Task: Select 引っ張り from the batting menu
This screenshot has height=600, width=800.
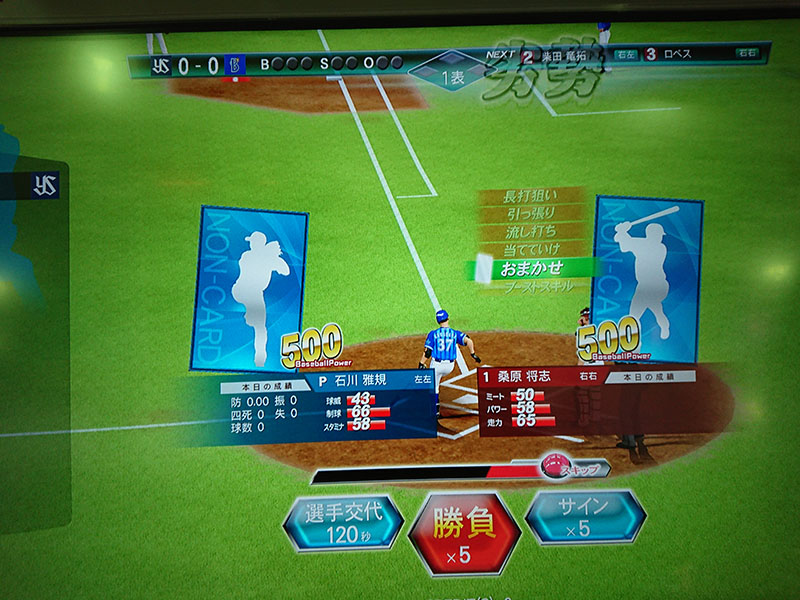Action: point(531,214)
